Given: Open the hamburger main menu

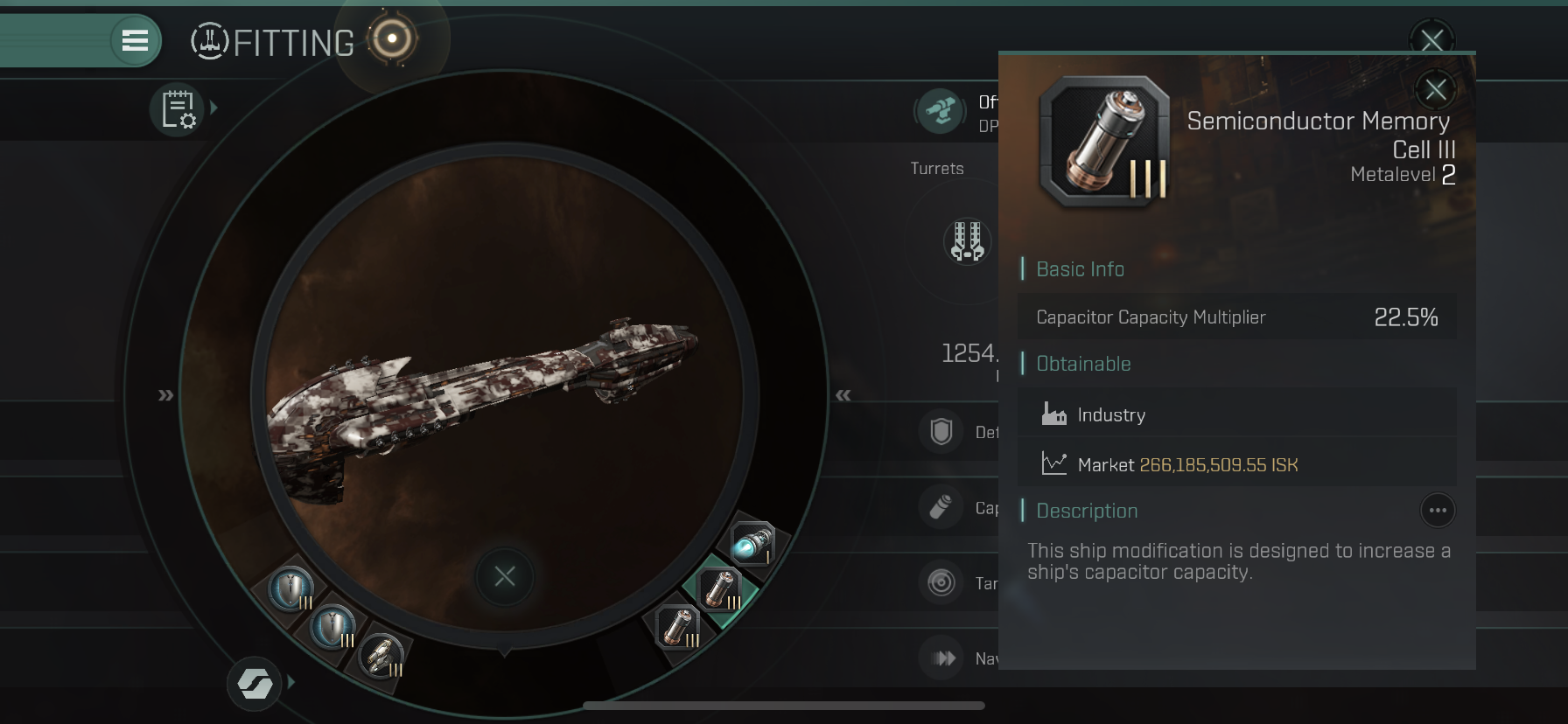Looking at the screenshot, I should (x=135, y=40).
